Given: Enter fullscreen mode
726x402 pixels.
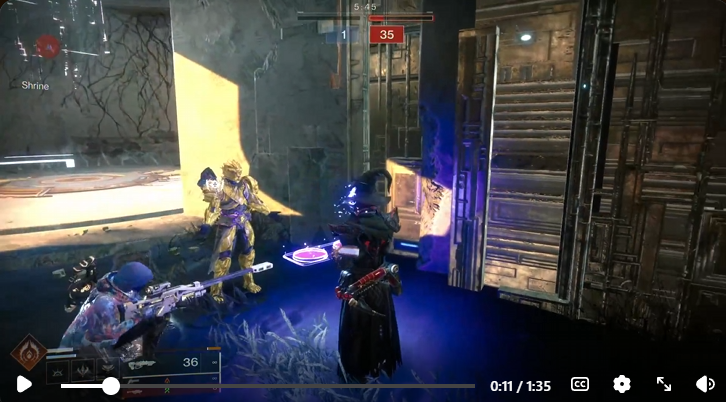Looking at the screenshot, I should 663,384.
